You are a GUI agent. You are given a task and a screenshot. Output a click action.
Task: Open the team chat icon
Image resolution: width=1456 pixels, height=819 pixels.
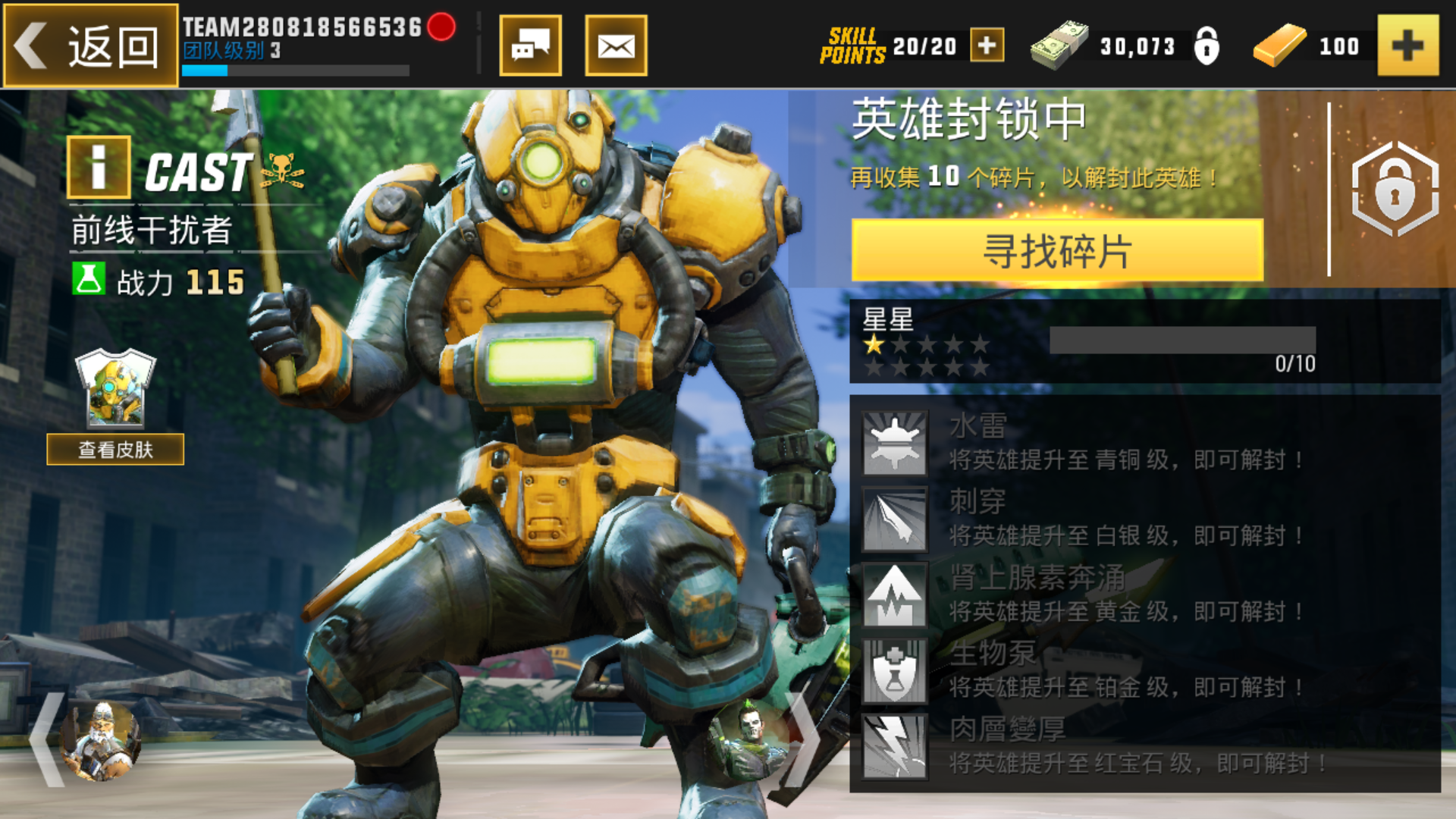click(531, 45)
